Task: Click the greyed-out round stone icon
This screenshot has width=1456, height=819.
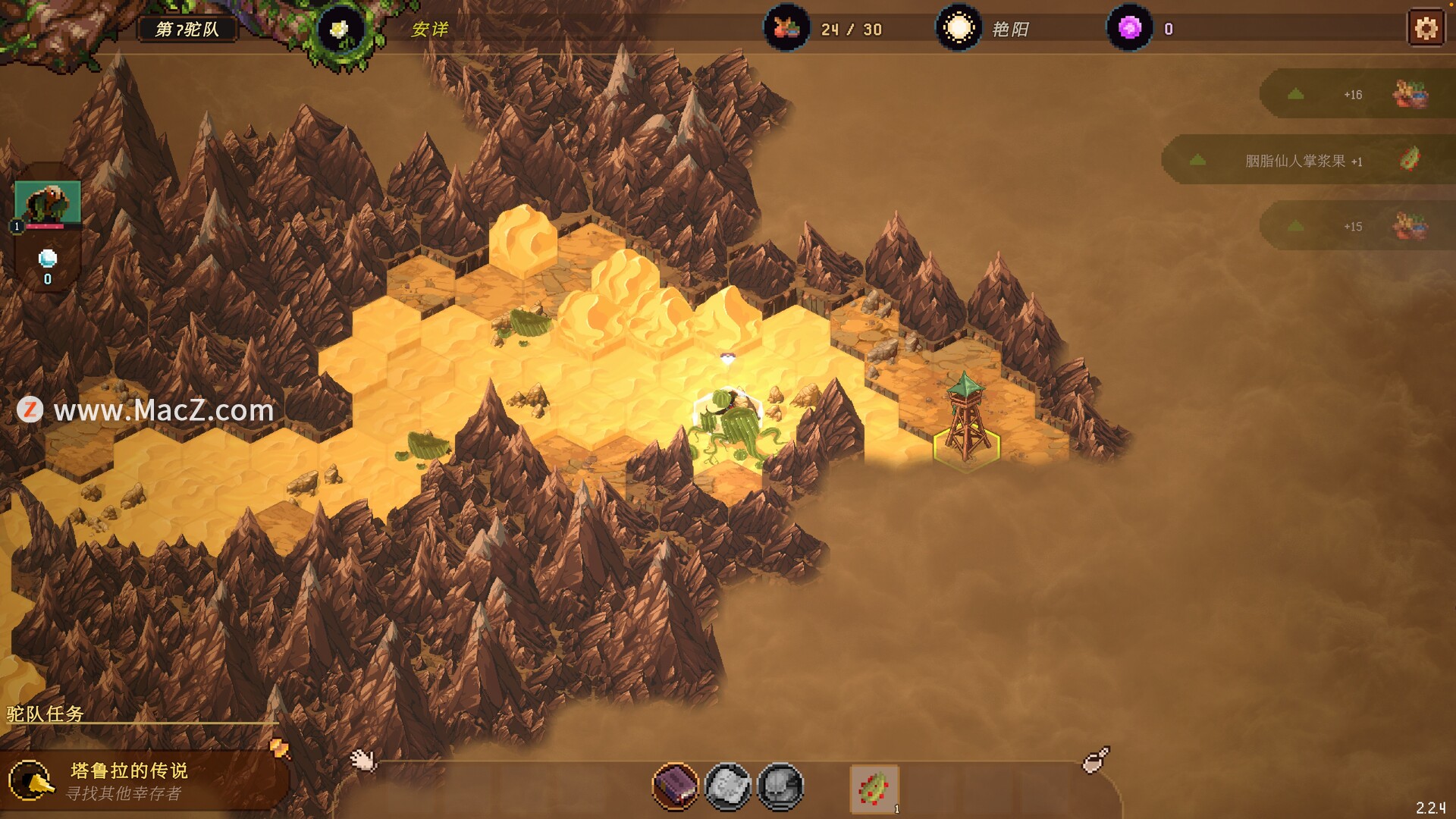Action: (780, 786)
